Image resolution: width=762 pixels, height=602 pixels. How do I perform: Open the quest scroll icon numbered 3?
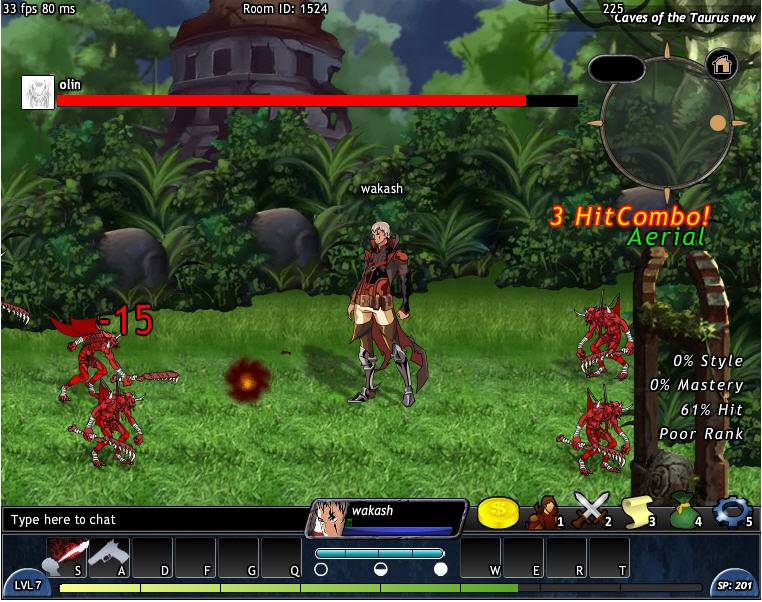(636, 512)
